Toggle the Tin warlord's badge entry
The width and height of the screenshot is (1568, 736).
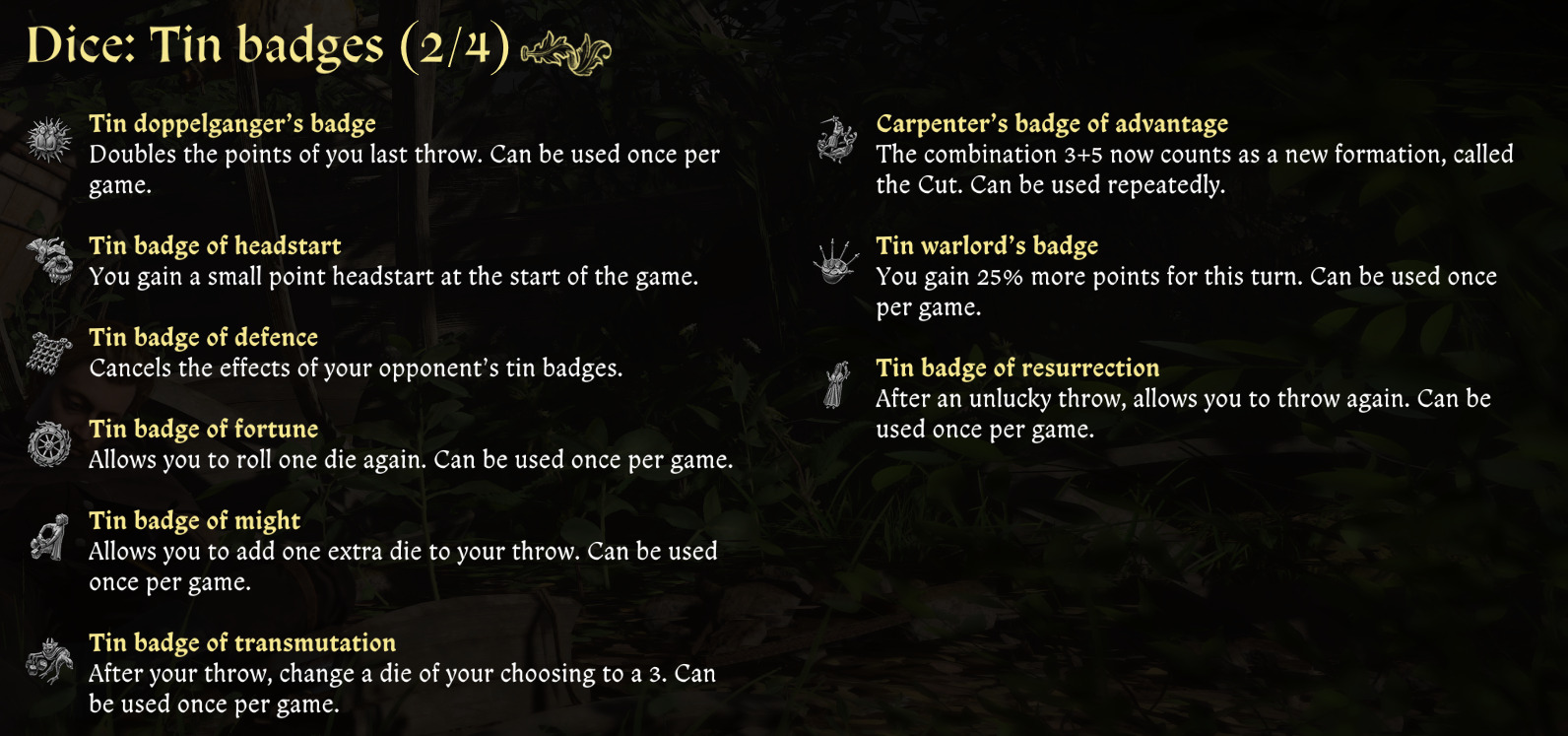[987, 245]
